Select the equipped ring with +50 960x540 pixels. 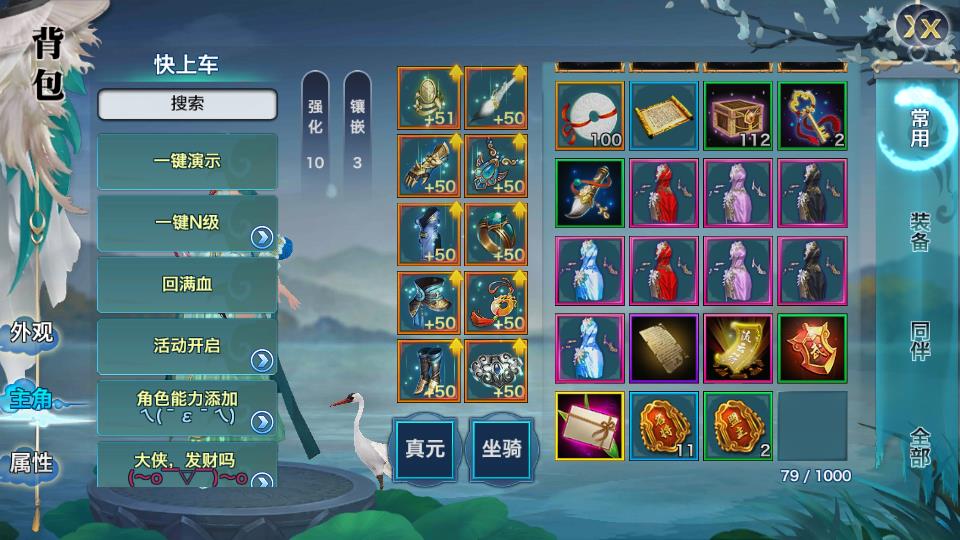496,234
